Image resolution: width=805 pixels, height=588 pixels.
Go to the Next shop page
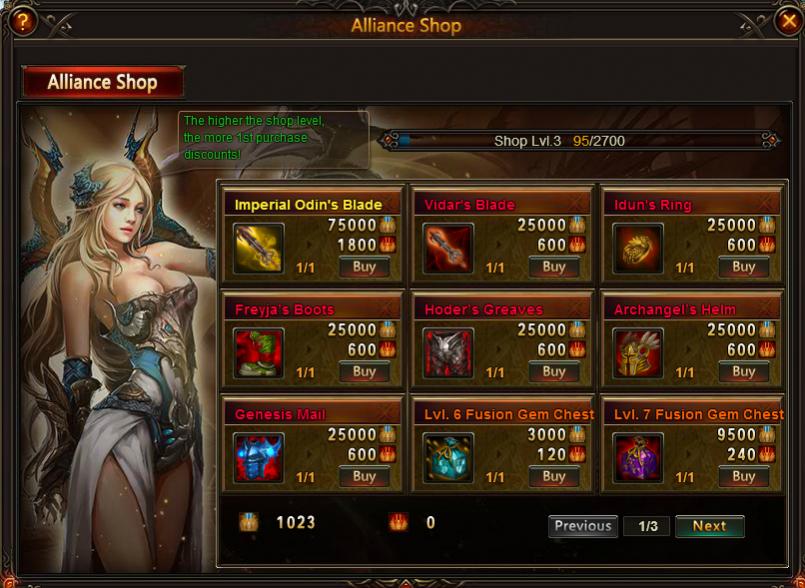709,526
